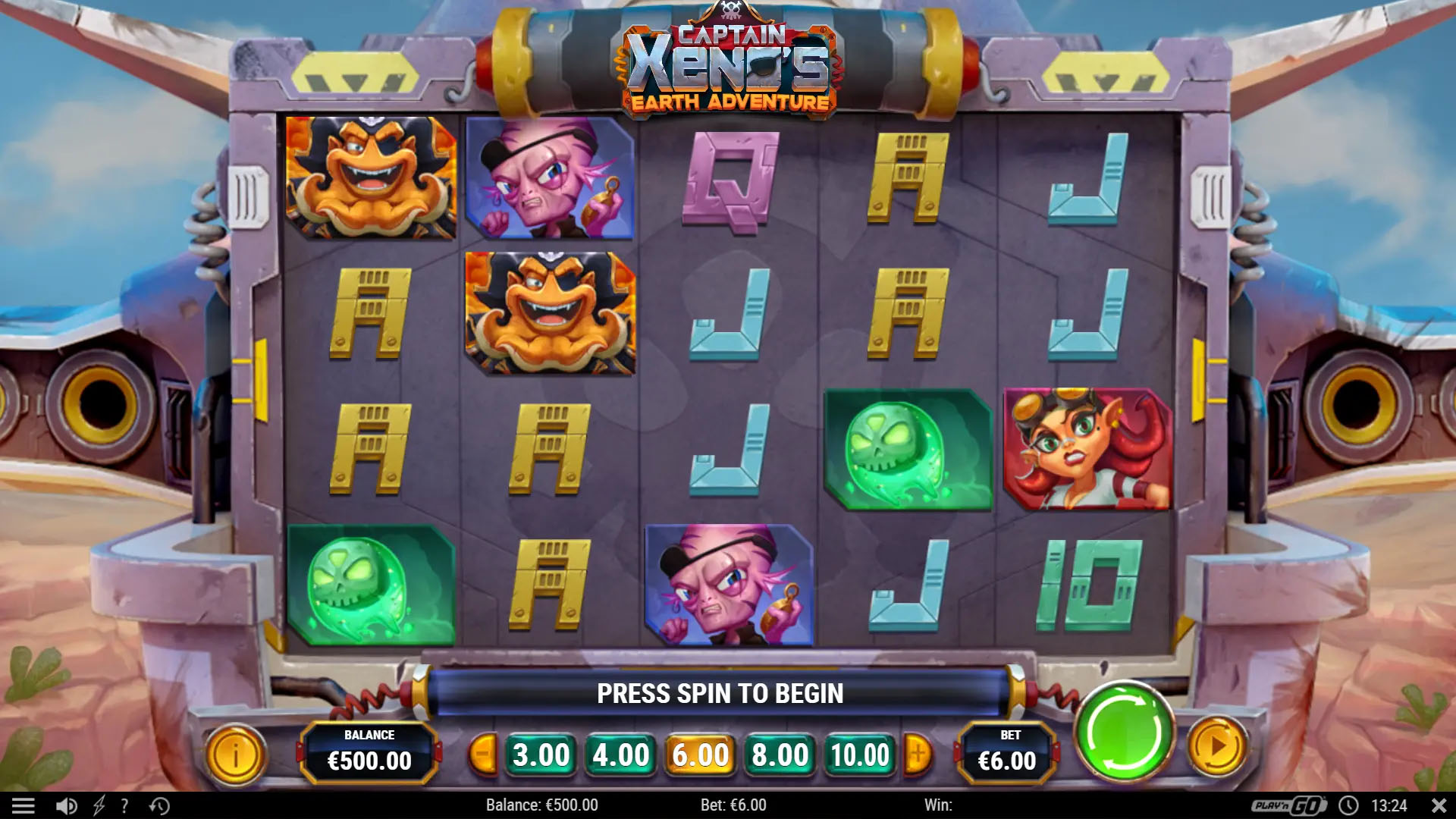Select the 6.00 bet value

tap(700, 755)
